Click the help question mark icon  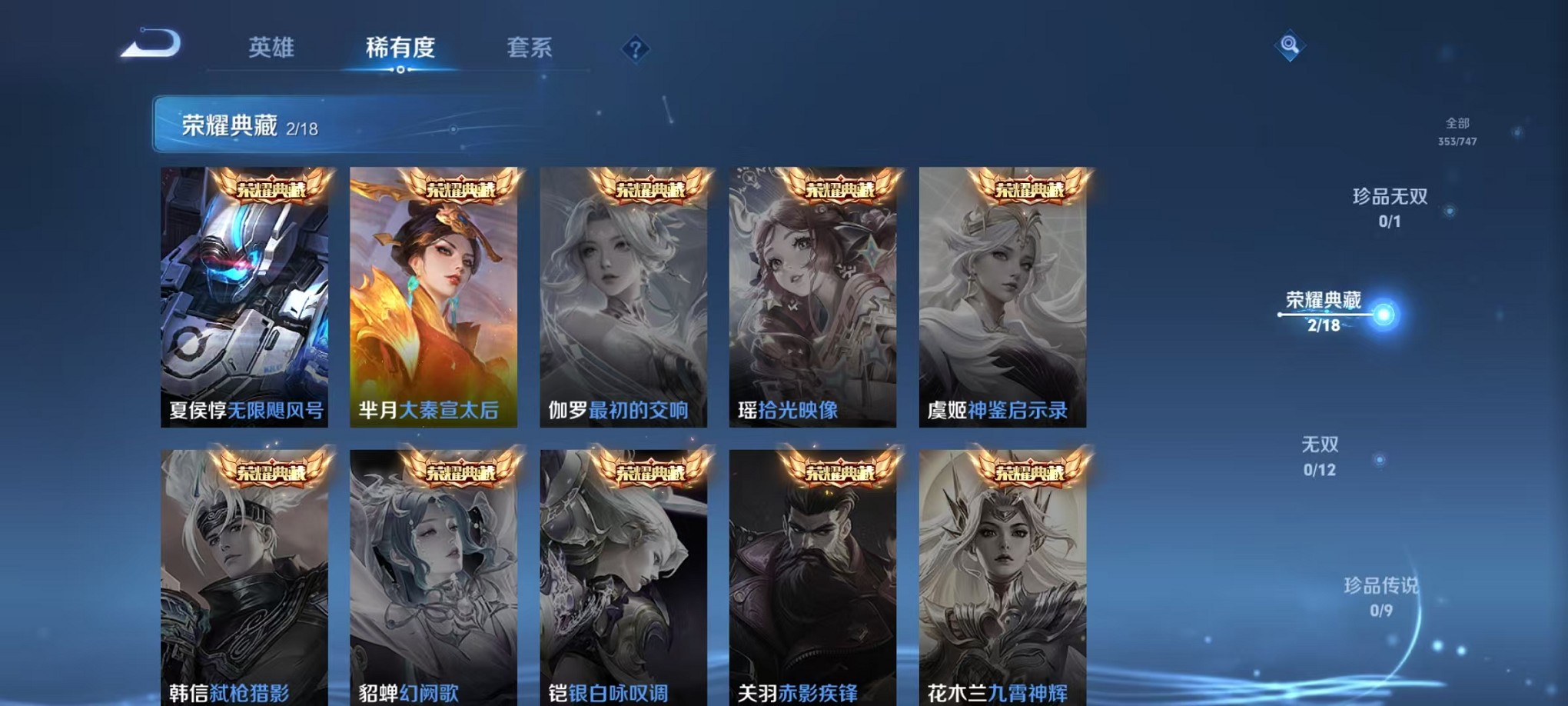635,49
